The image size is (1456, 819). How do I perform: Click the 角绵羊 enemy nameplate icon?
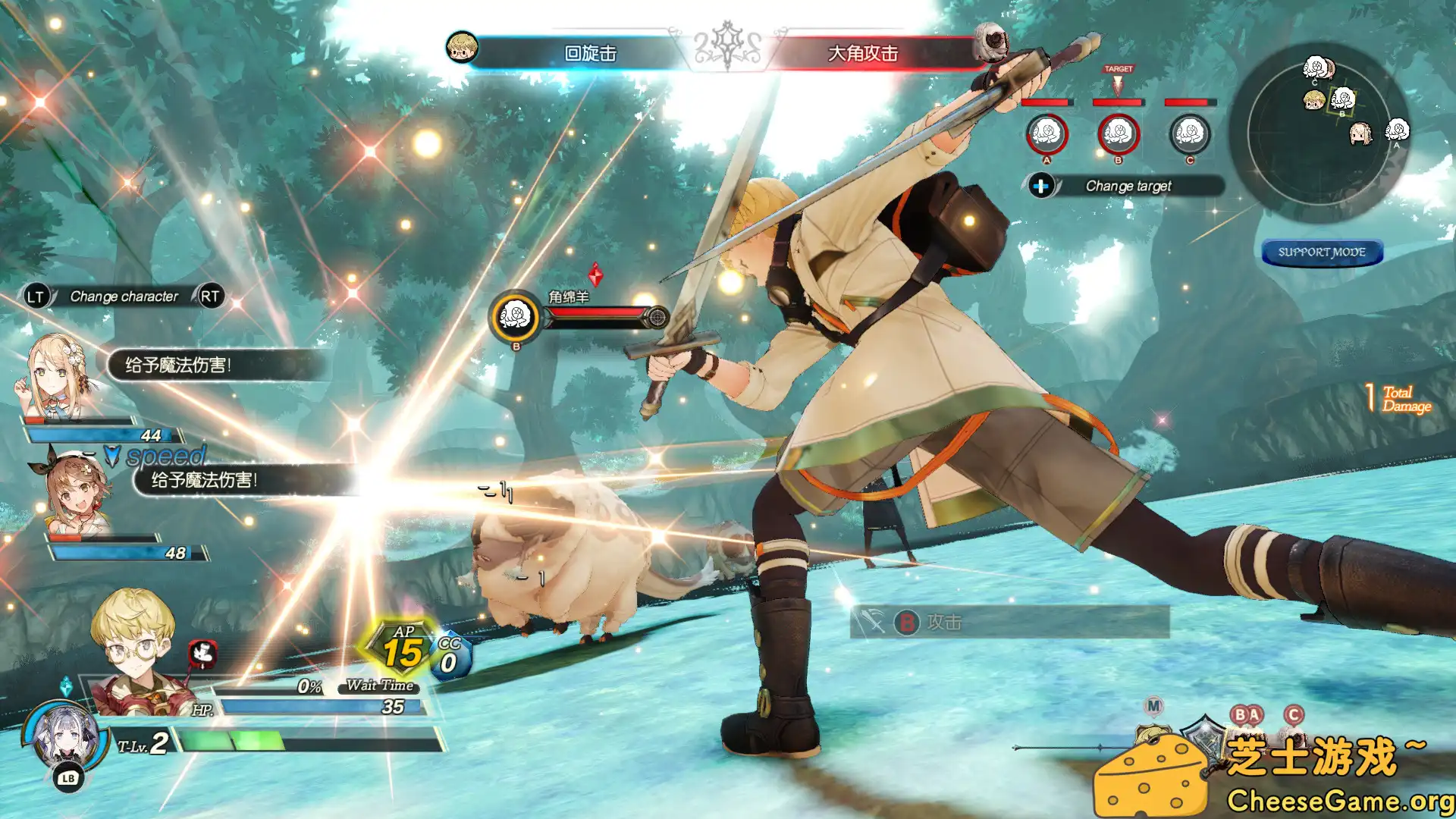coord(516,317)
